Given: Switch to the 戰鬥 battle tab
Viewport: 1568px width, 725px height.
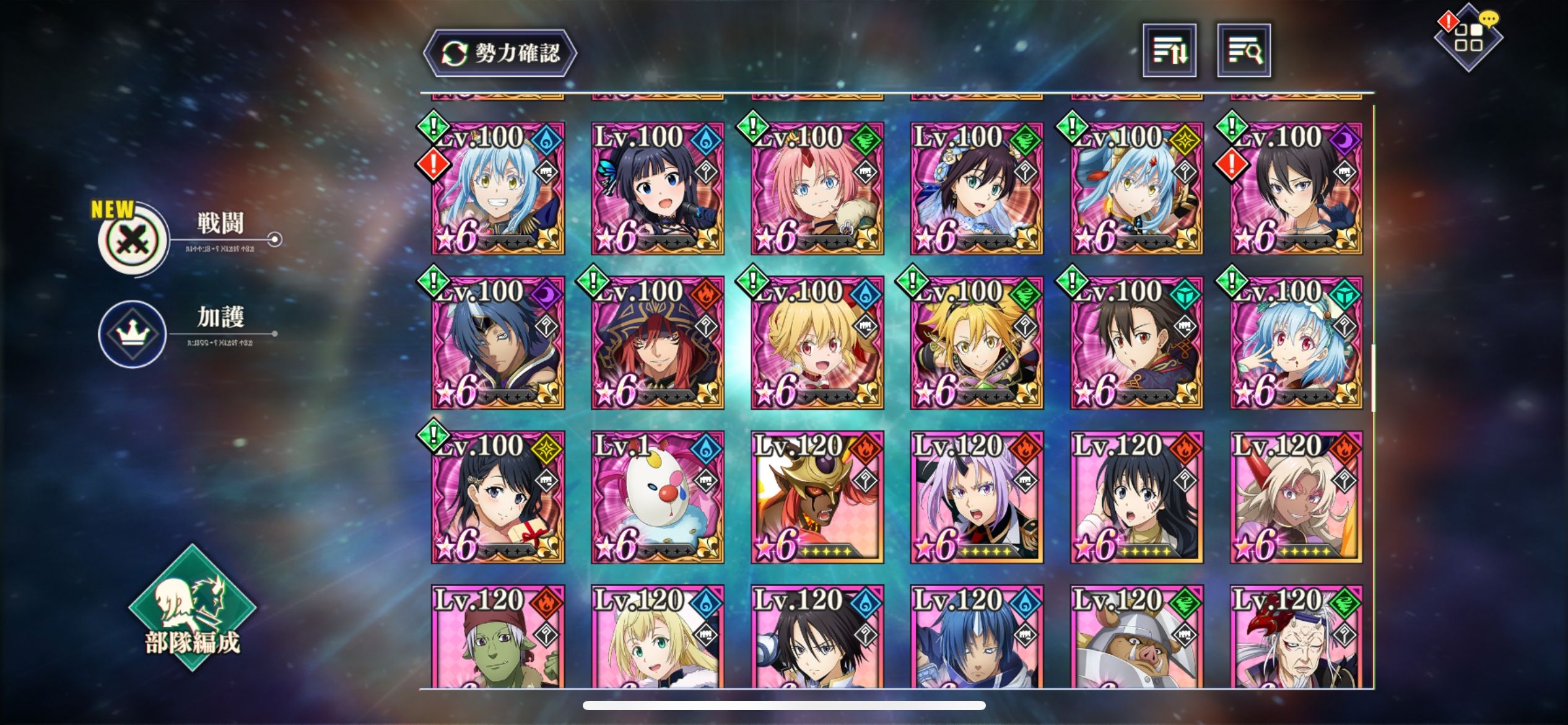Looking at the screenshot, I should (134, 239).
